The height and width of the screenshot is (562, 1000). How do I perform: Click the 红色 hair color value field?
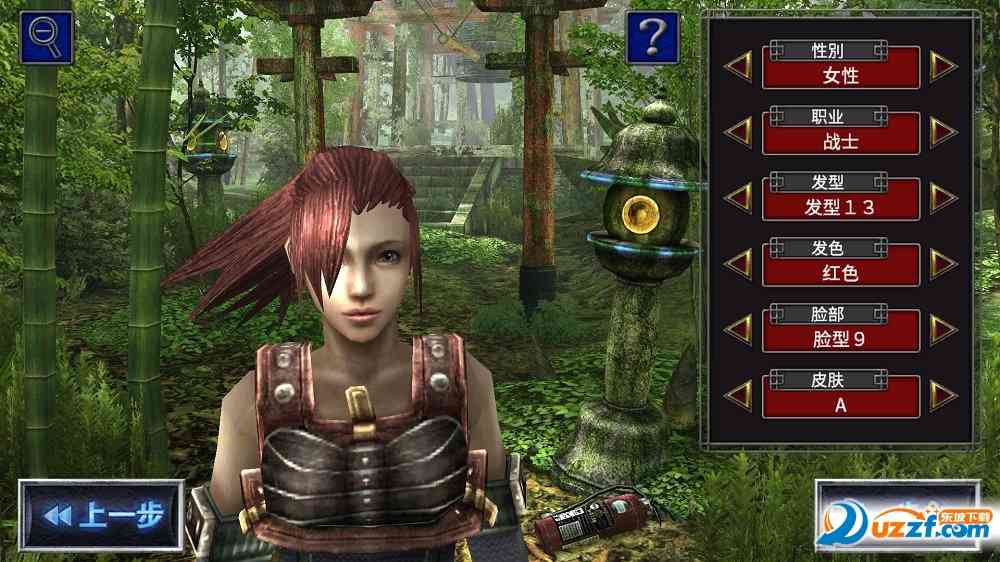tap(841, 273)
